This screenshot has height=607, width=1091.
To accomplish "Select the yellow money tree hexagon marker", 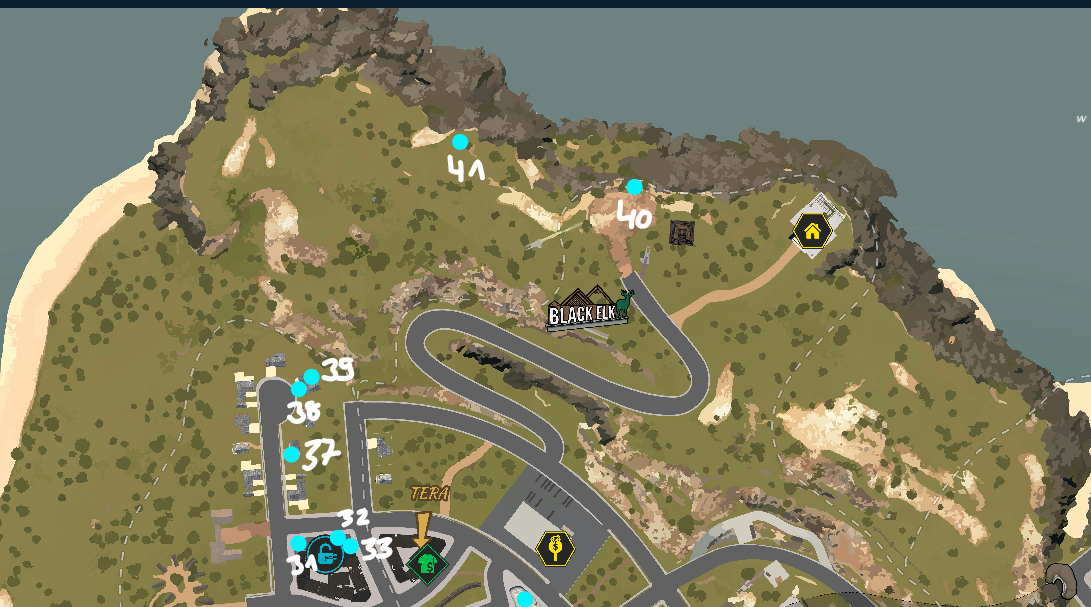I will pos(555,548).
